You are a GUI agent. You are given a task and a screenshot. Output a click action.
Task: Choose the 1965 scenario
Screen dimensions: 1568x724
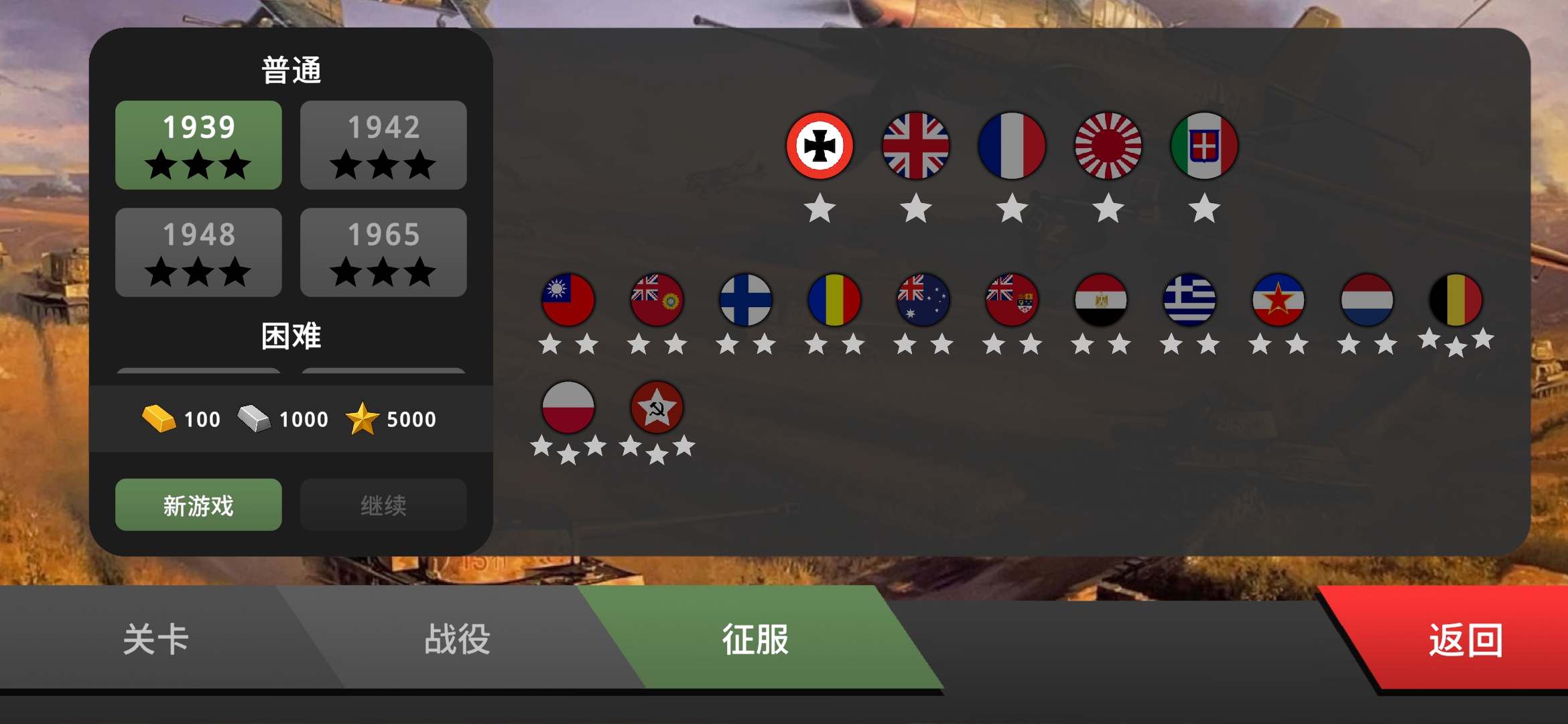[x=383, y=252]
